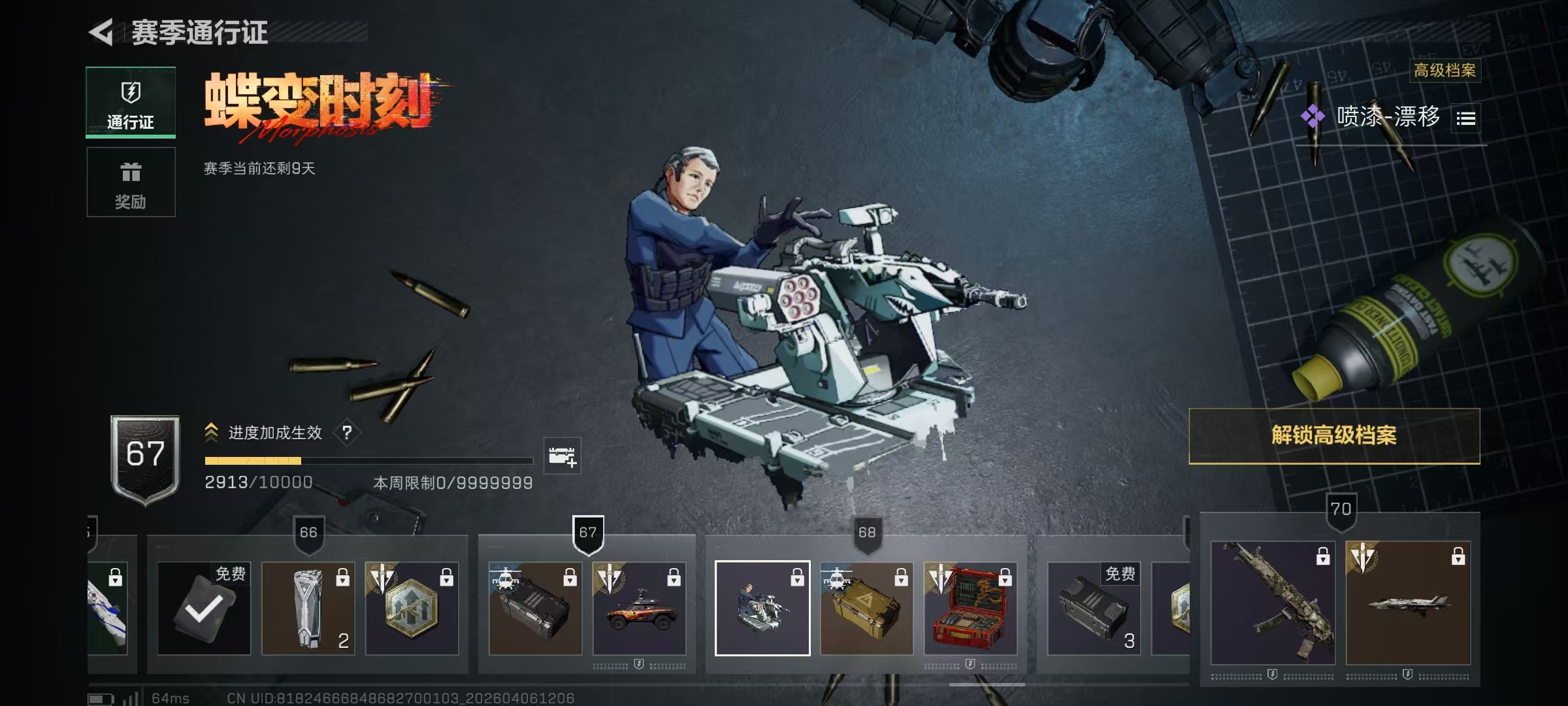Click the buy levels icon beside progress bar
This screenshot has height=706, width=1568.
(562, 456)
